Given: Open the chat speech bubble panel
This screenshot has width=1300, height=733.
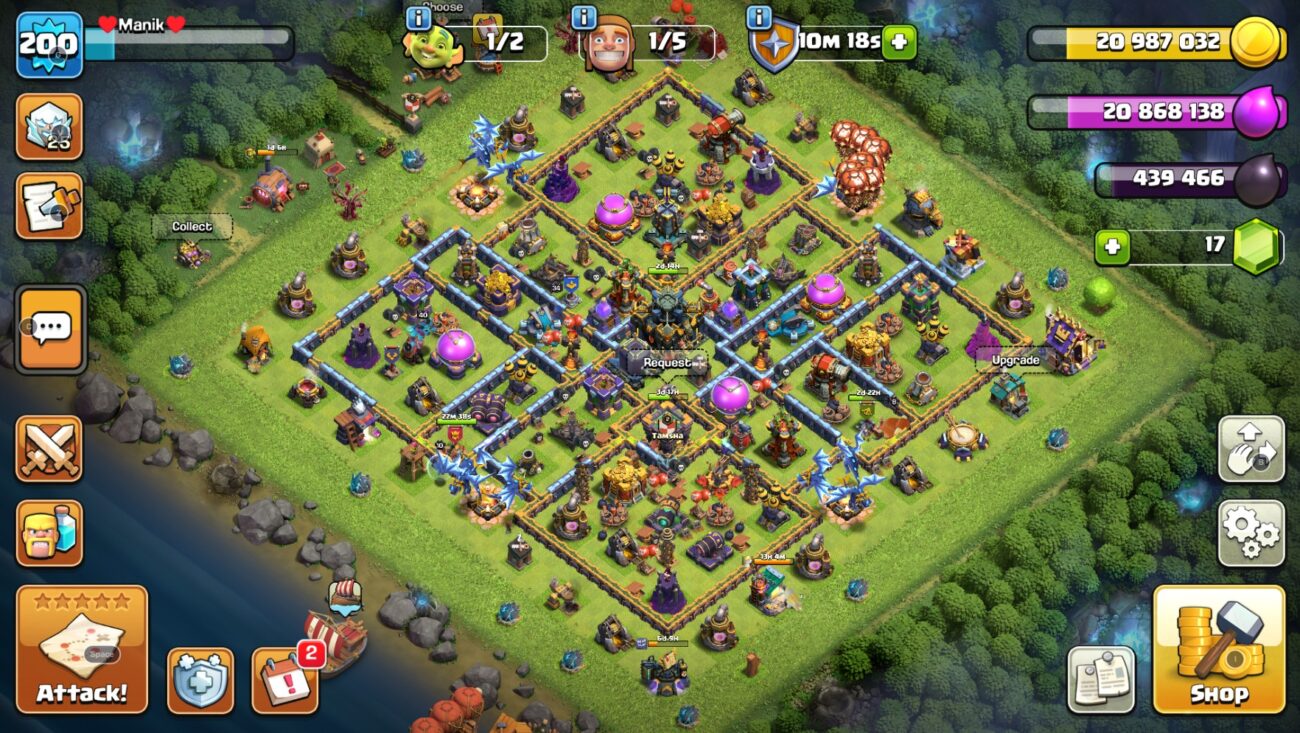Looking at the screenshot, I should click(x=50, y=329).
